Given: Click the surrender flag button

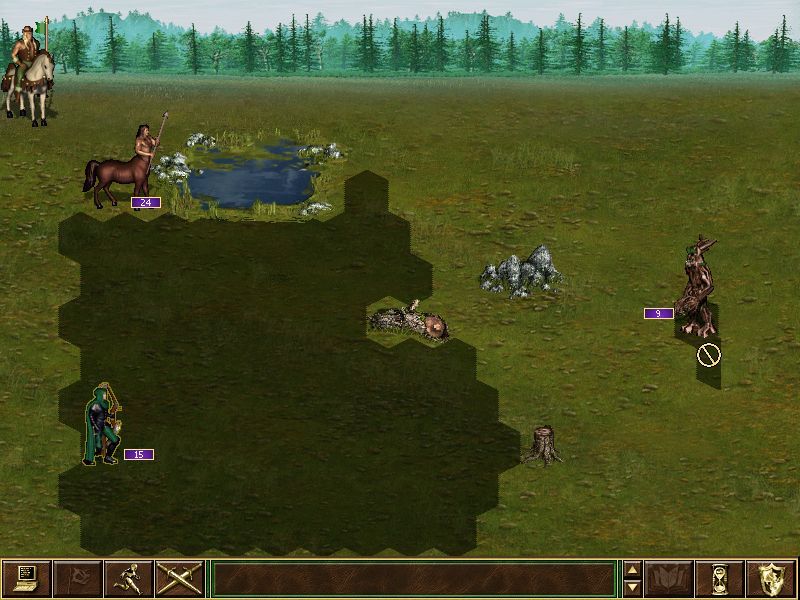Looking at the screenshot, I should [77, 578].
